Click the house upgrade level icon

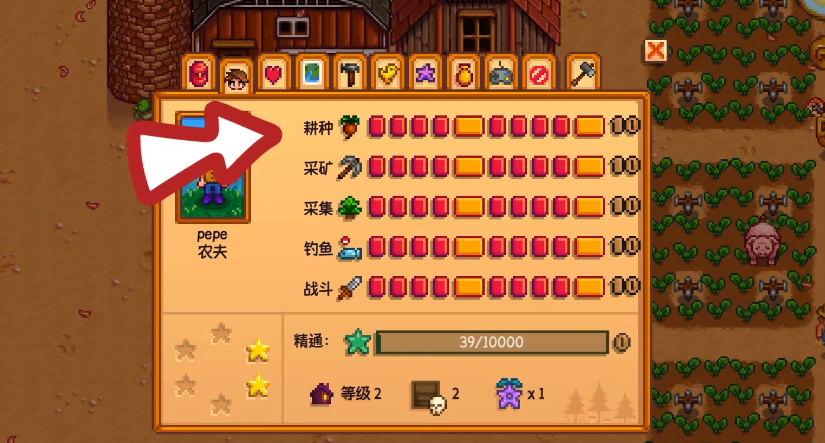click(x=322, y=394)
